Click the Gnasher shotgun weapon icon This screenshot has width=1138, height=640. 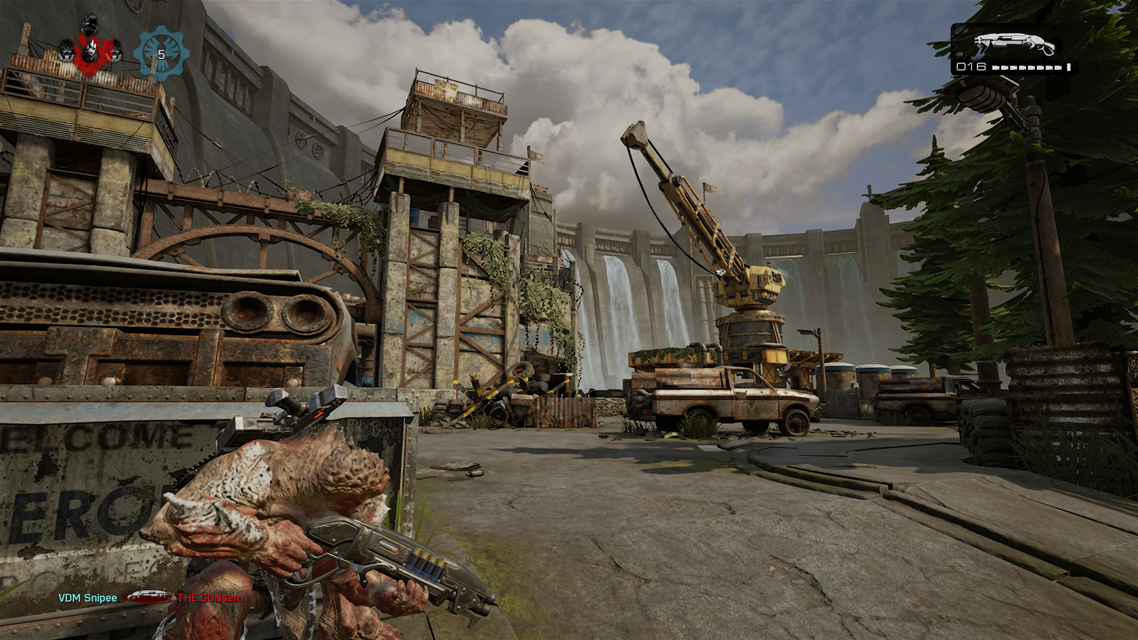pos(1014,44)
